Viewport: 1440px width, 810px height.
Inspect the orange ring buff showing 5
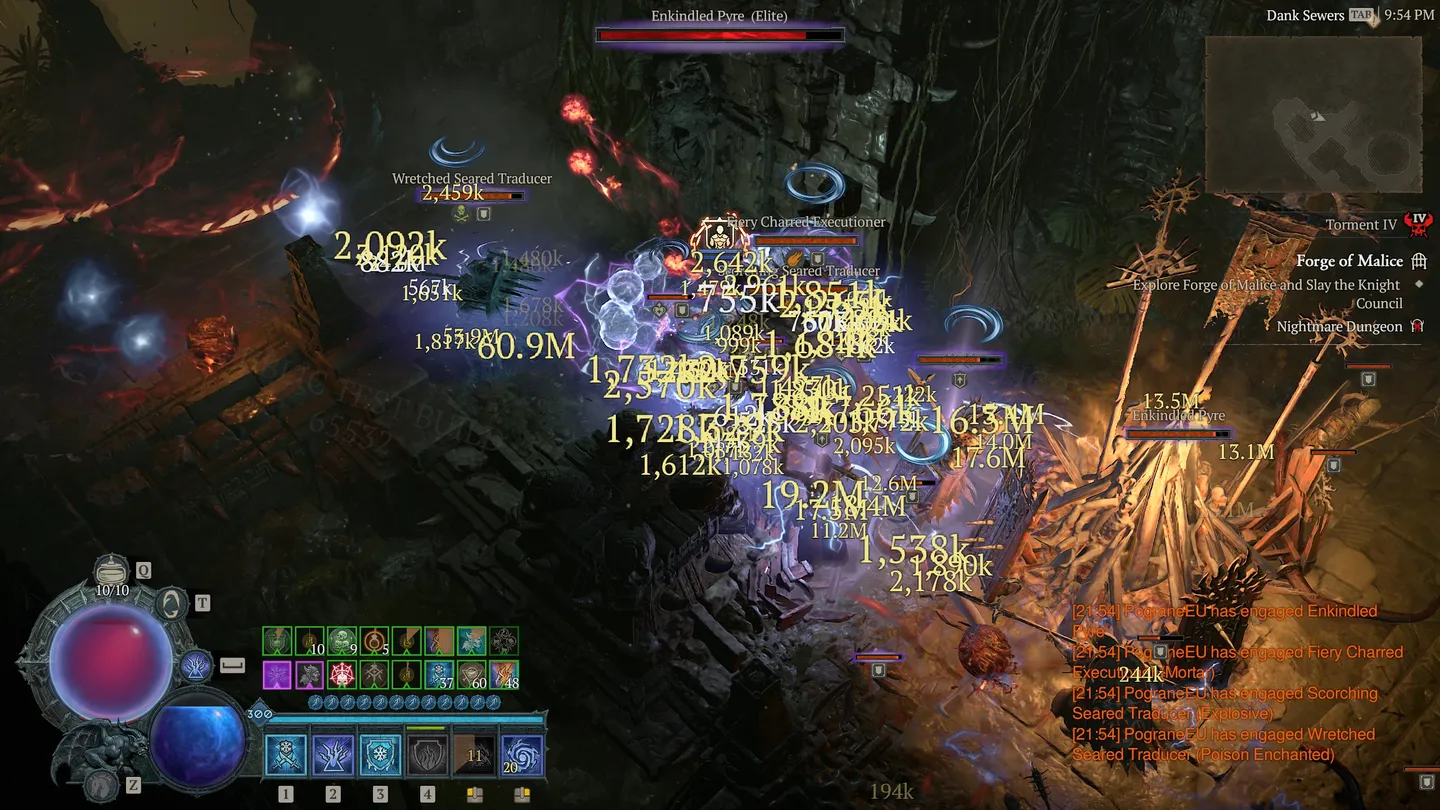374,641
